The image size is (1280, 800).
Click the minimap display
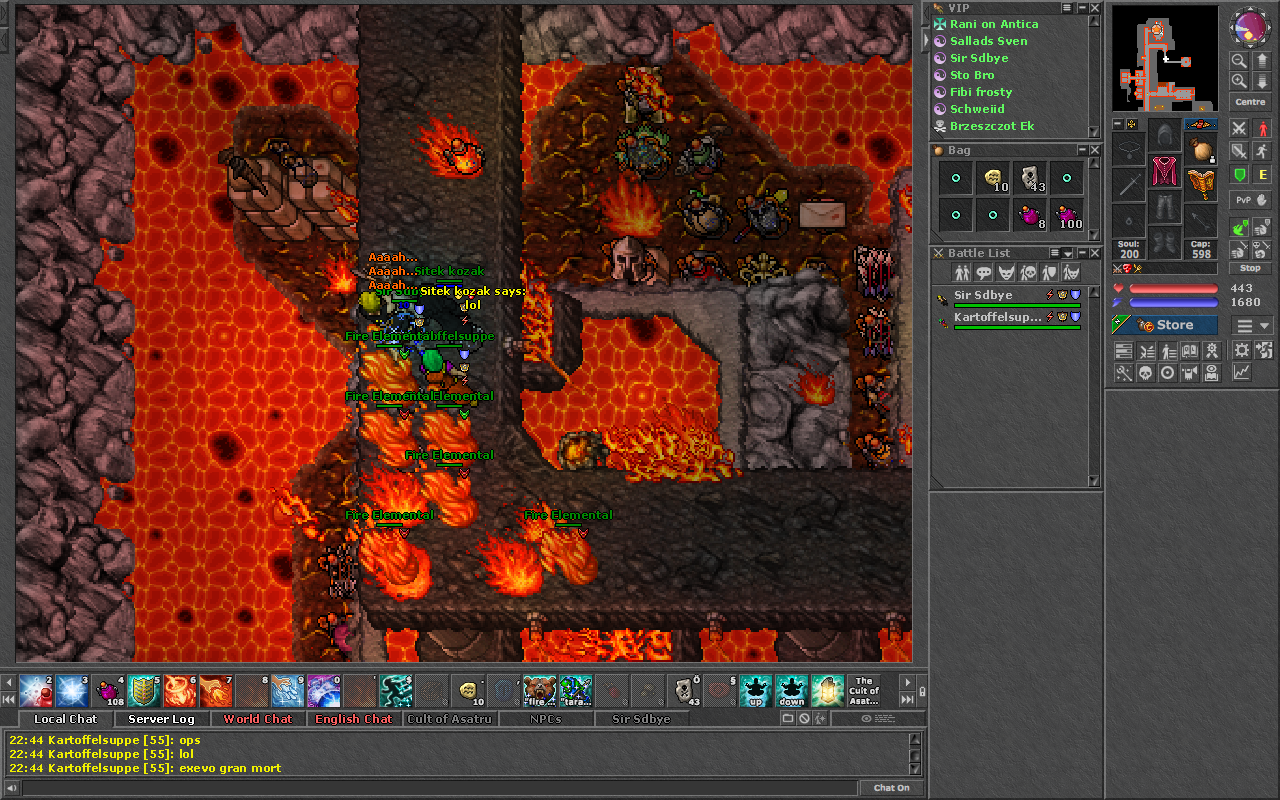(x=1164, y=58)
